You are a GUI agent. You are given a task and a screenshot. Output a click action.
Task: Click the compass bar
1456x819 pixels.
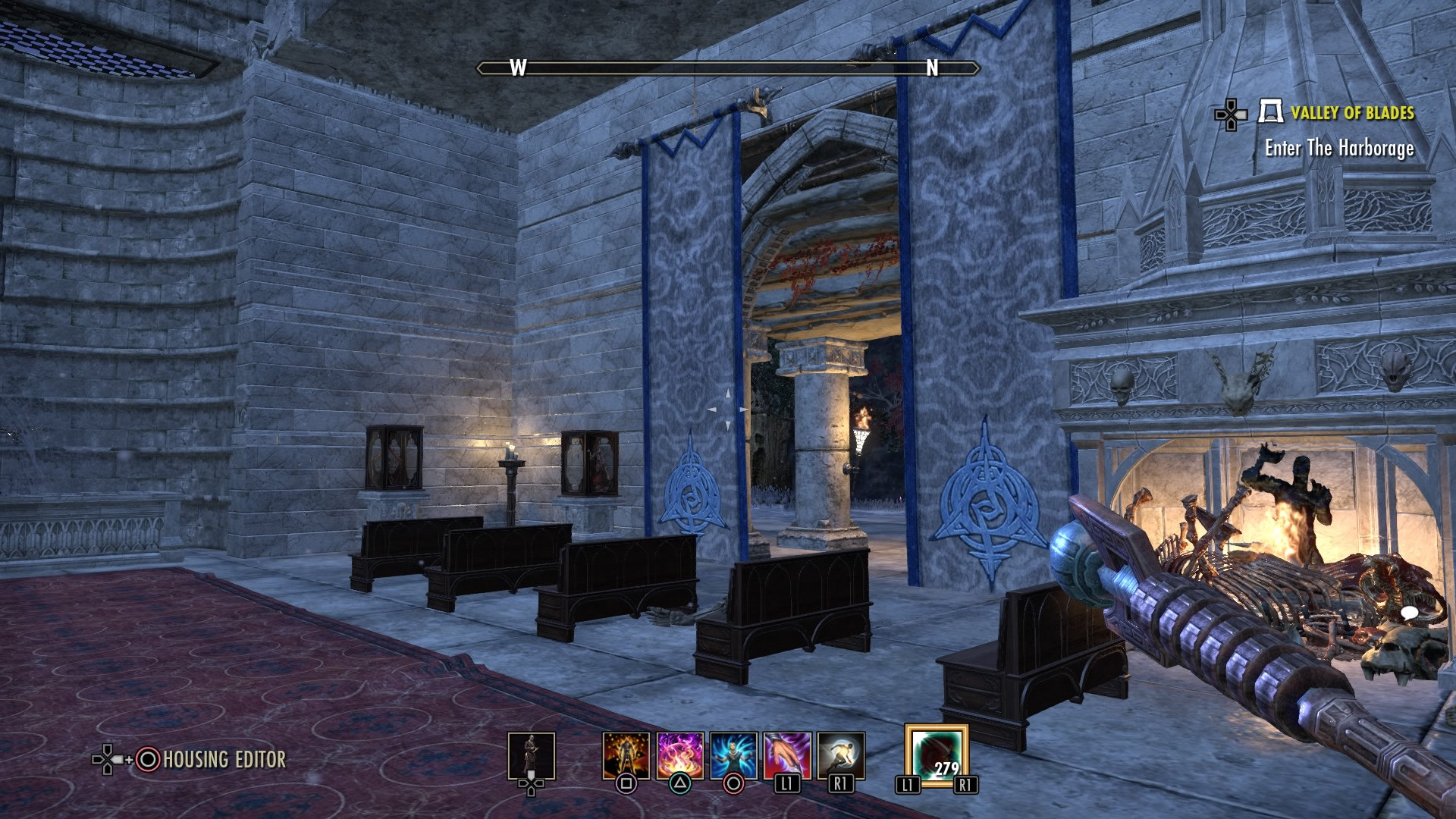[x=727, y=68]
